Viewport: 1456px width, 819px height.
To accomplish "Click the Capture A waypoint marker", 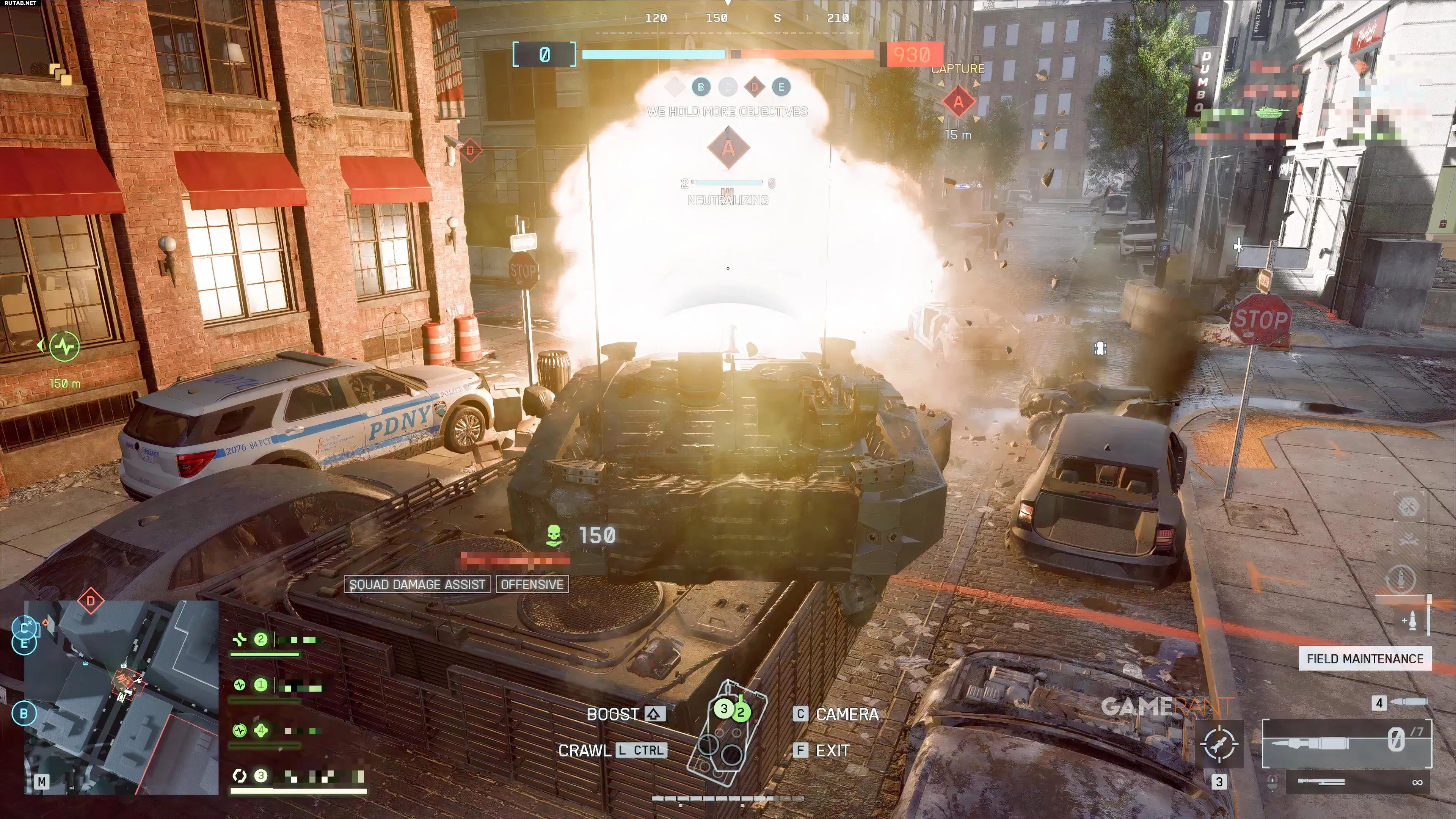I will [958, 102].
